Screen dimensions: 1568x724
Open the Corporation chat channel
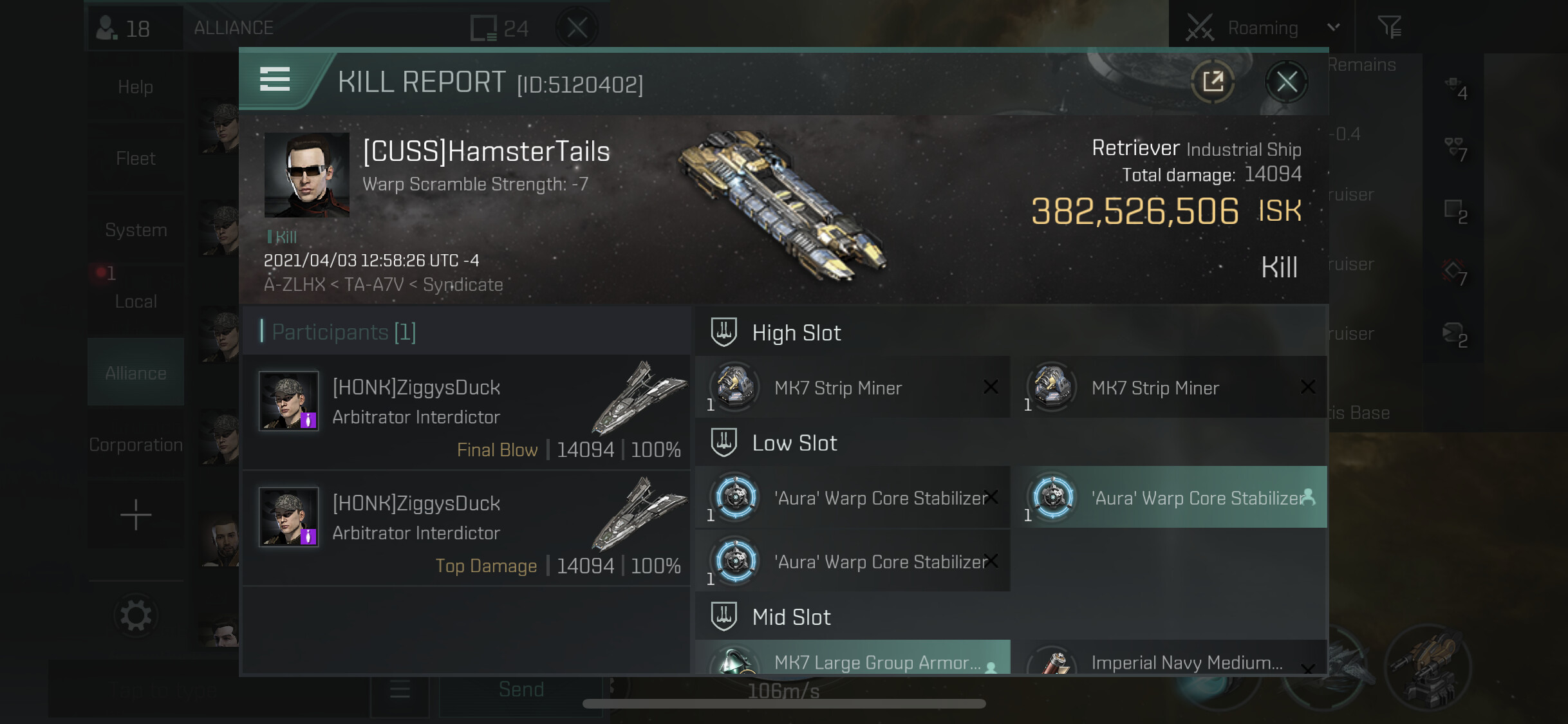point(135,445)
